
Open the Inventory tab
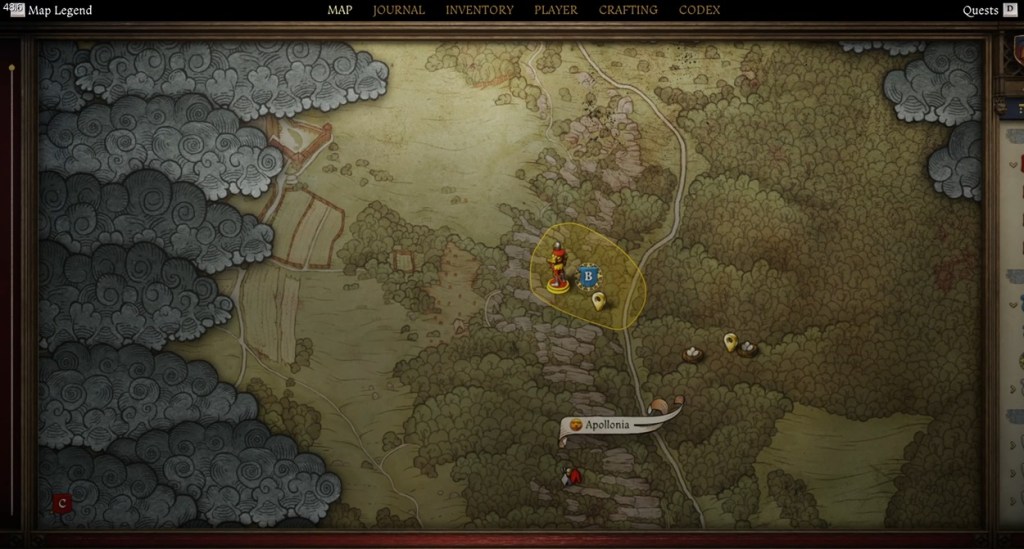pyautogui.click(x=479, y=10)
